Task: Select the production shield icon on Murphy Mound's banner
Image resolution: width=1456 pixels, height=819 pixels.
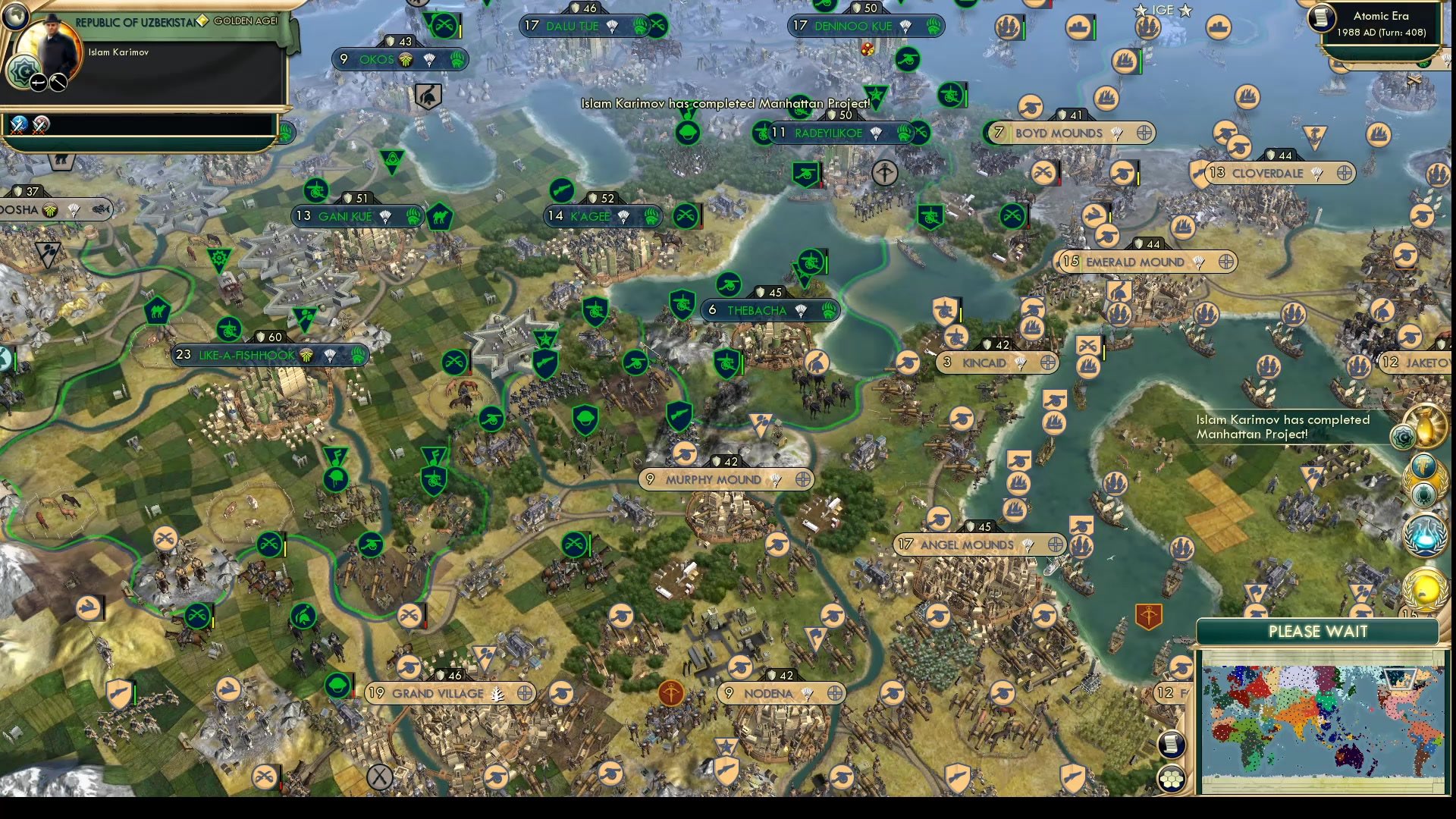Action: 717,460
